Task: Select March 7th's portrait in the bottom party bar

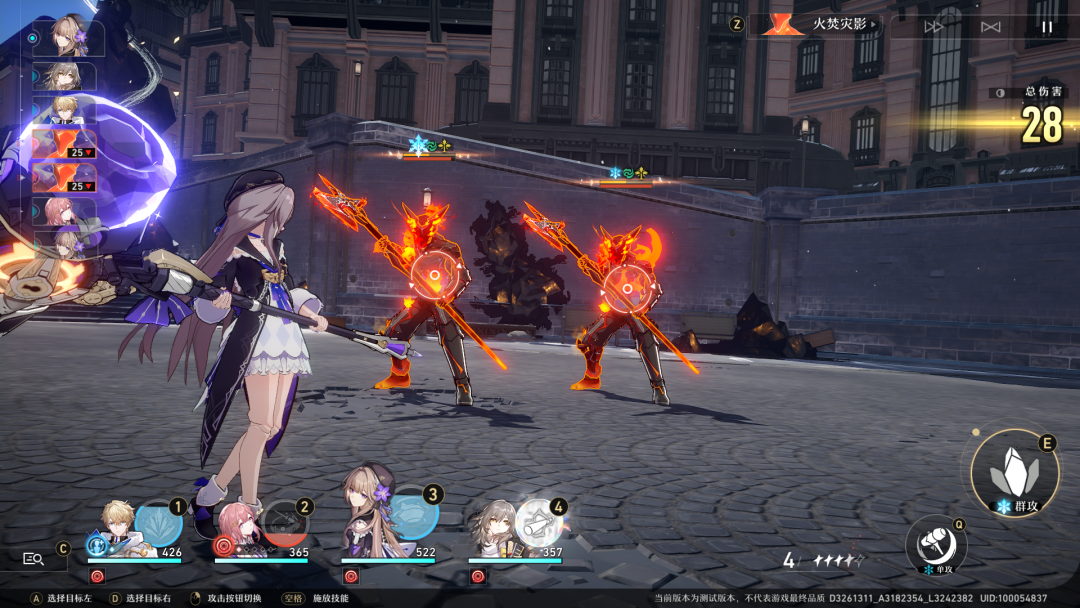Action: pos(238,530)
